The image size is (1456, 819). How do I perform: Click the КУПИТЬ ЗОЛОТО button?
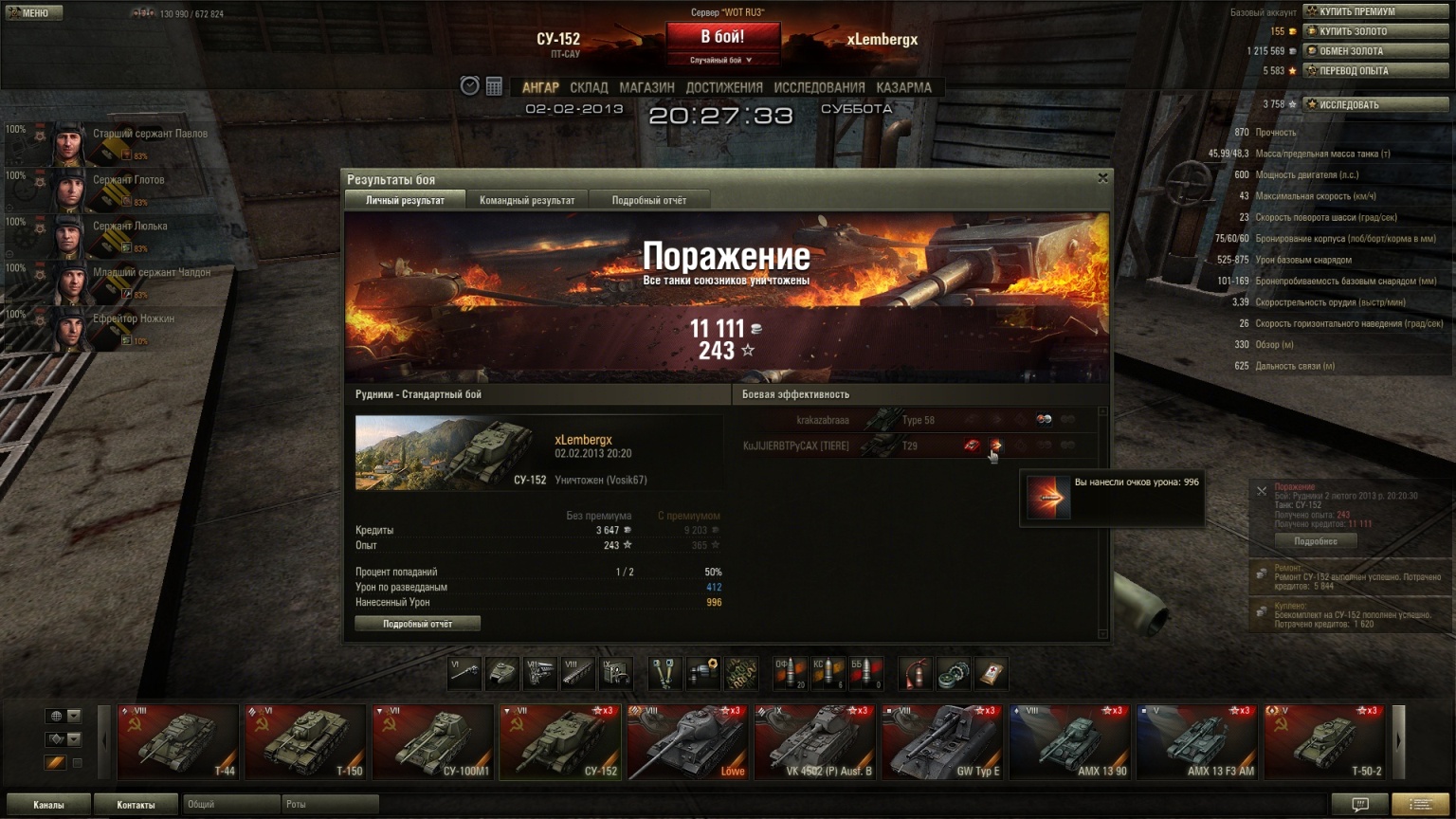pyautogui.click(x=1376, y=31)
